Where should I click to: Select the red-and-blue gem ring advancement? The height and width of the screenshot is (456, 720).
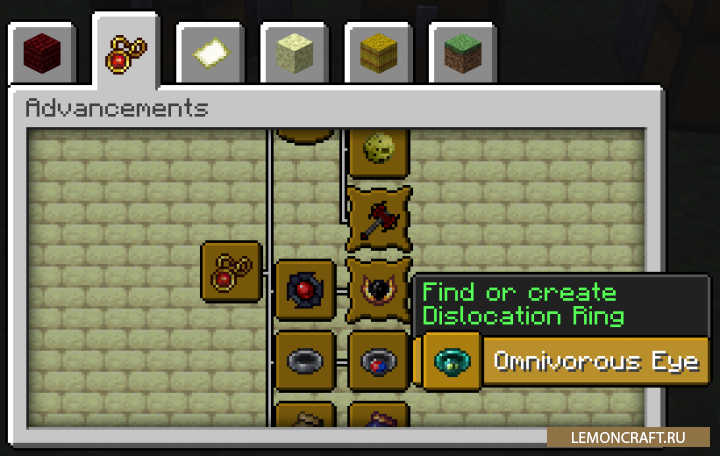[378, 360]
